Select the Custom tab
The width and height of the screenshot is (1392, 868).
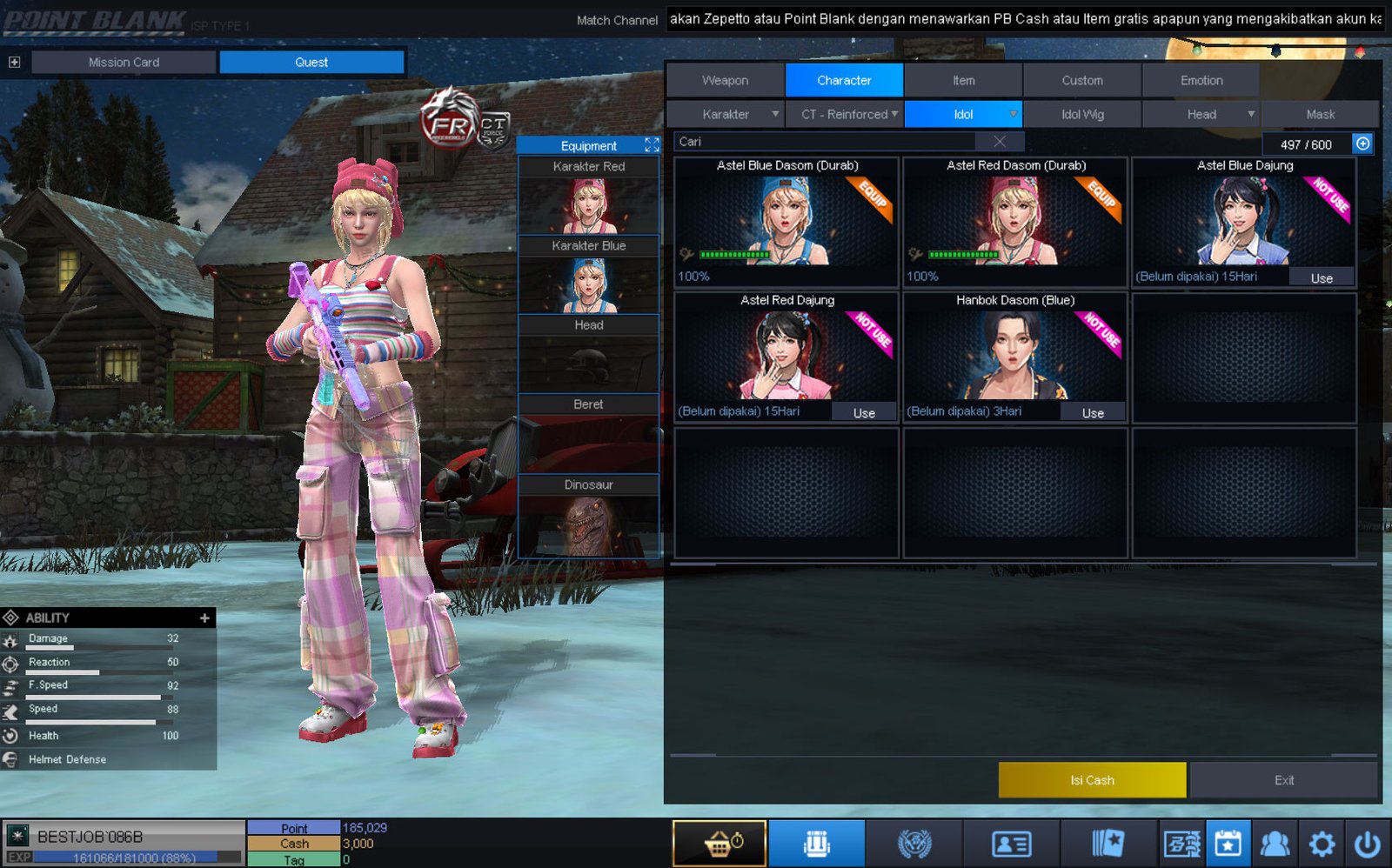(x=1081, y=80)
